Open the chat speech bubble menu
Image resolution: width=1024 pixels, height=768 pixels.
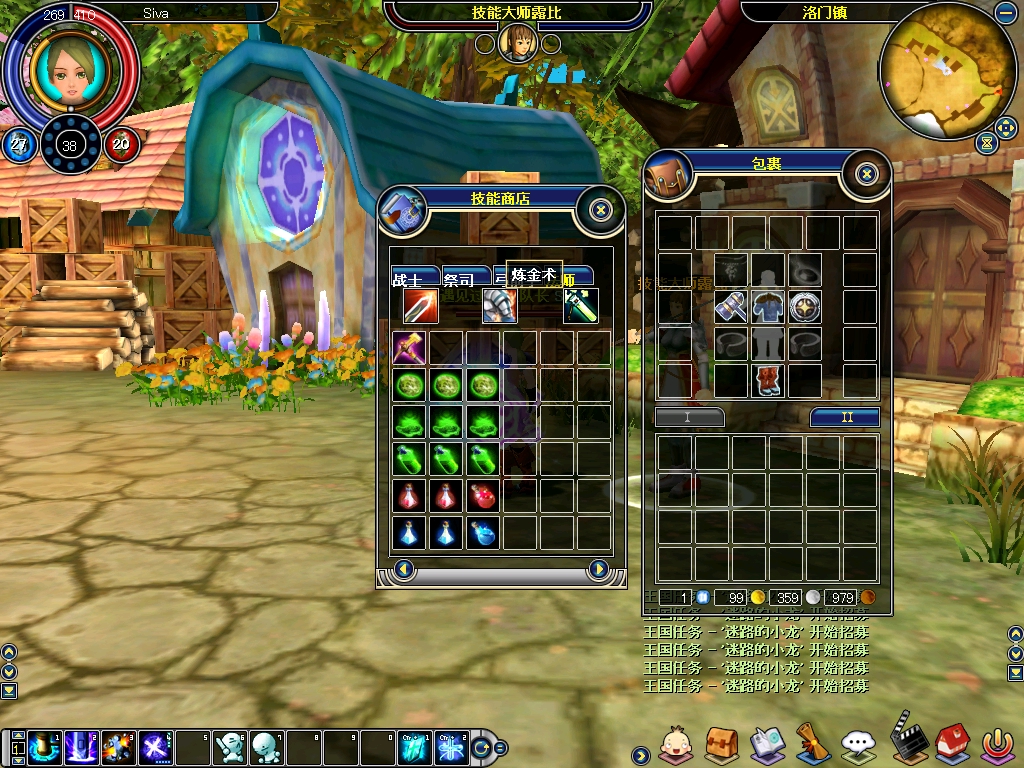(x=858, y=743)
